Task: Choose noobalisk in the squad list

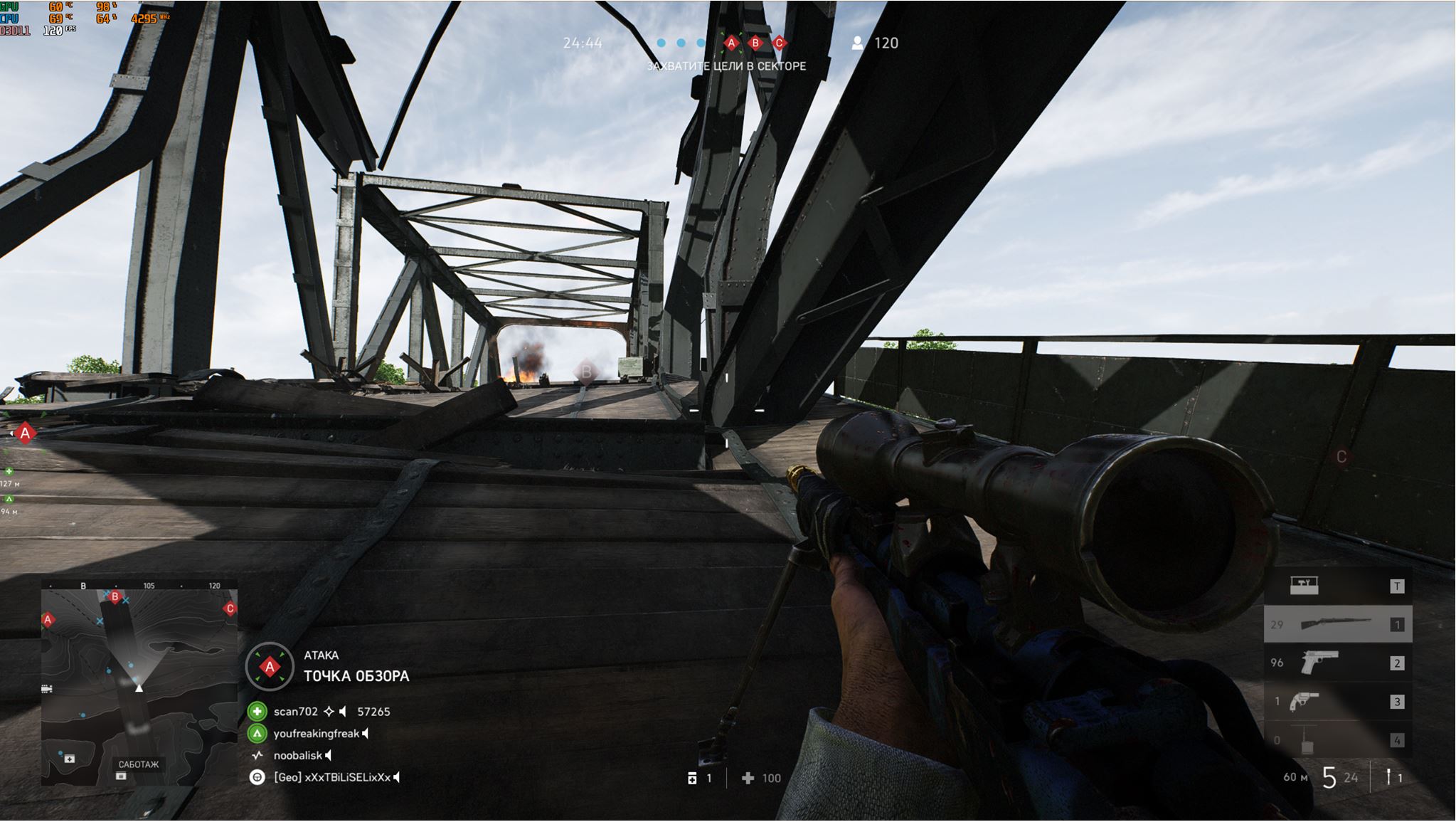Action: tap(297, 756)
